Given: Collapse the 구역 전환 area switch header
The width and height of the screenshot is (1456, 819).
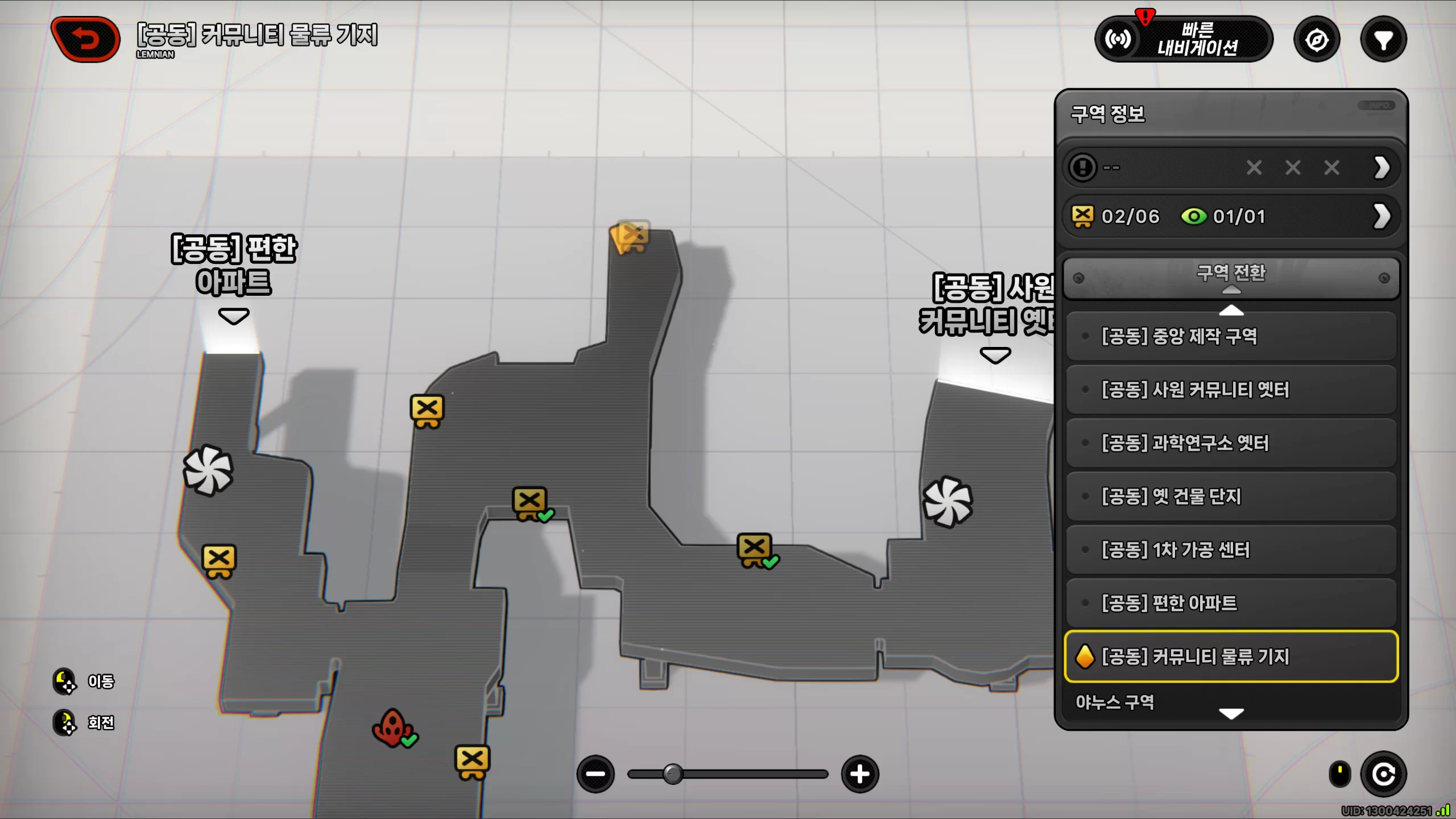Looking at the screenshot, I should tap(1231, 278).
